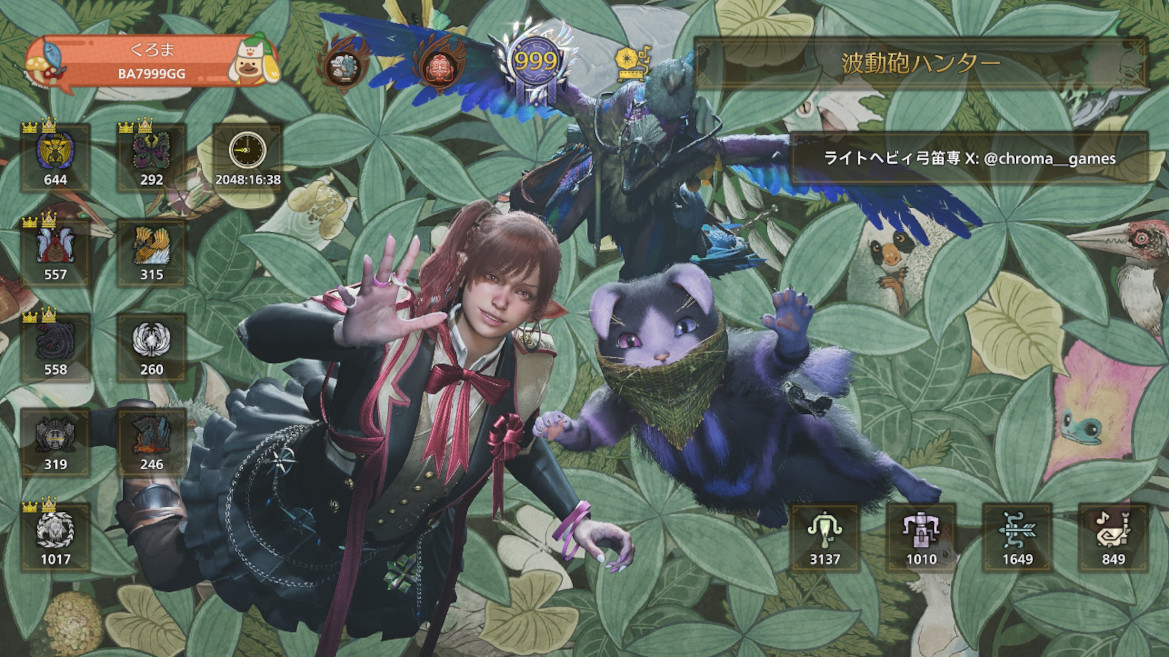The image size is (1169, 657).
Task: Select the monster tile with 644 hunts
Action: pyautogui.click(x=55, y=158)
